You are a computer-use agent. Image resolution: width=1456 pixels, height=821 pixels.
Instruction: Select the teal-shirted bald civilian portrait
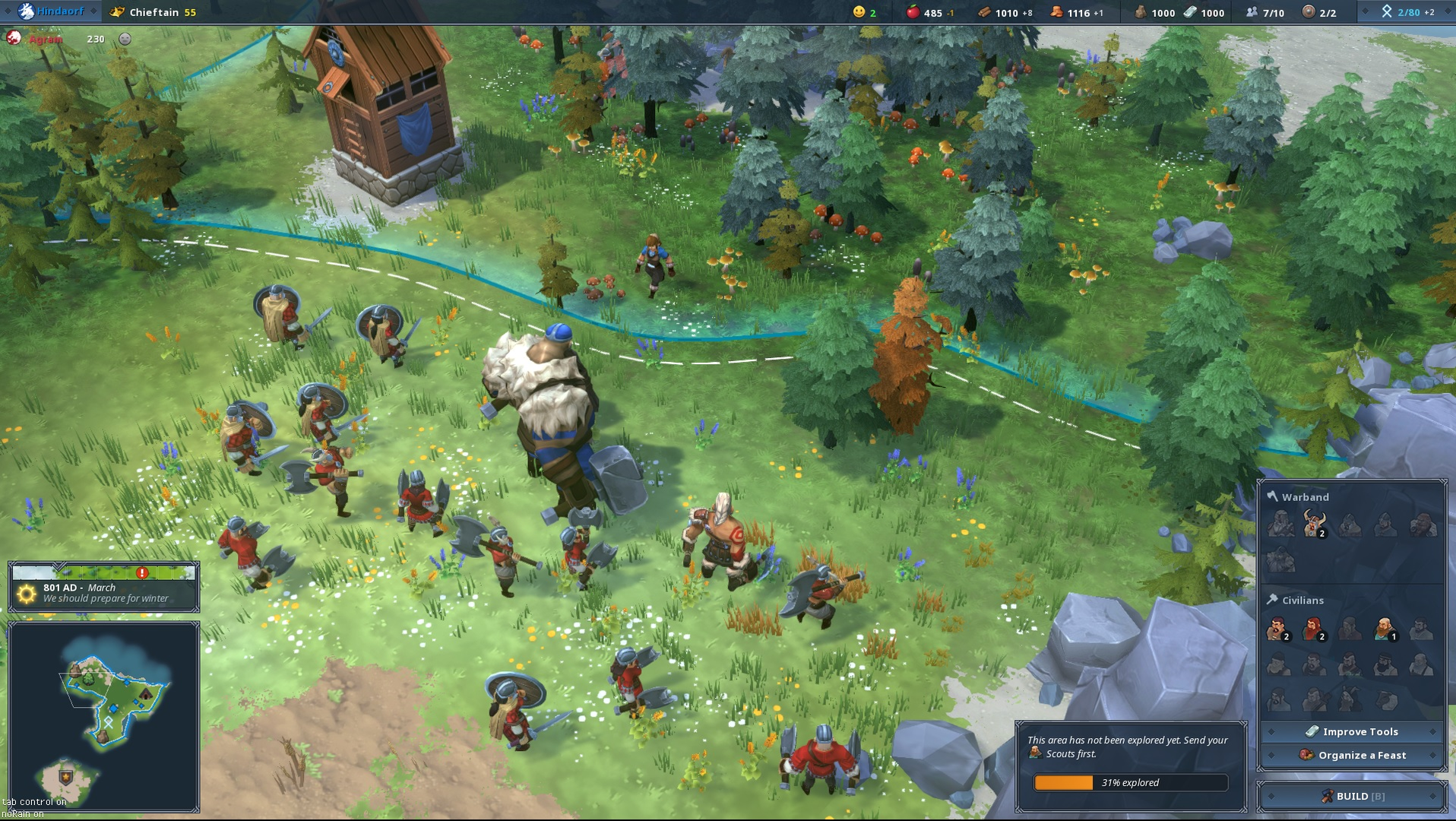point(1384,629)
